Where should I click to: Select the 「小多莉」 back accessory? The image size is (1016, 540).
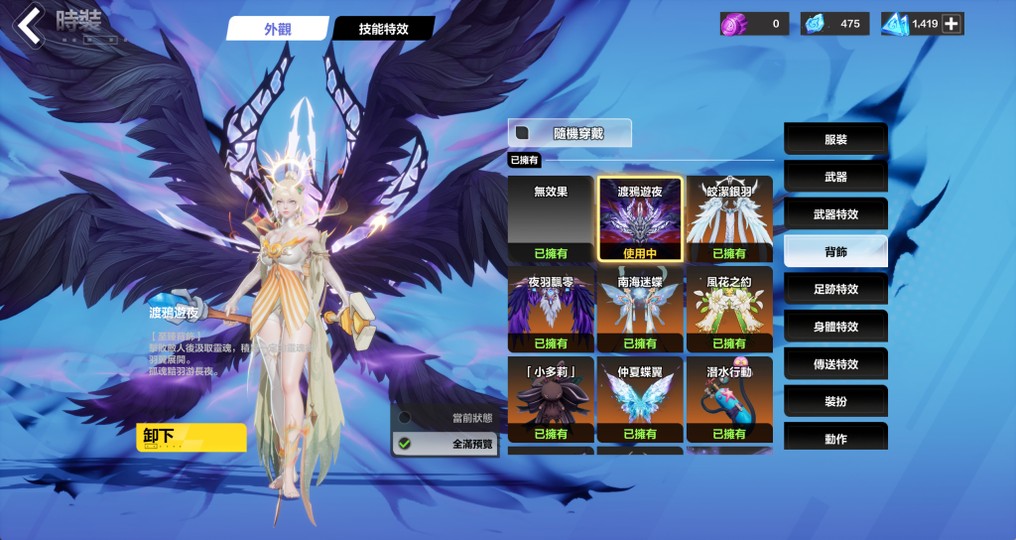tap(550, 398)
